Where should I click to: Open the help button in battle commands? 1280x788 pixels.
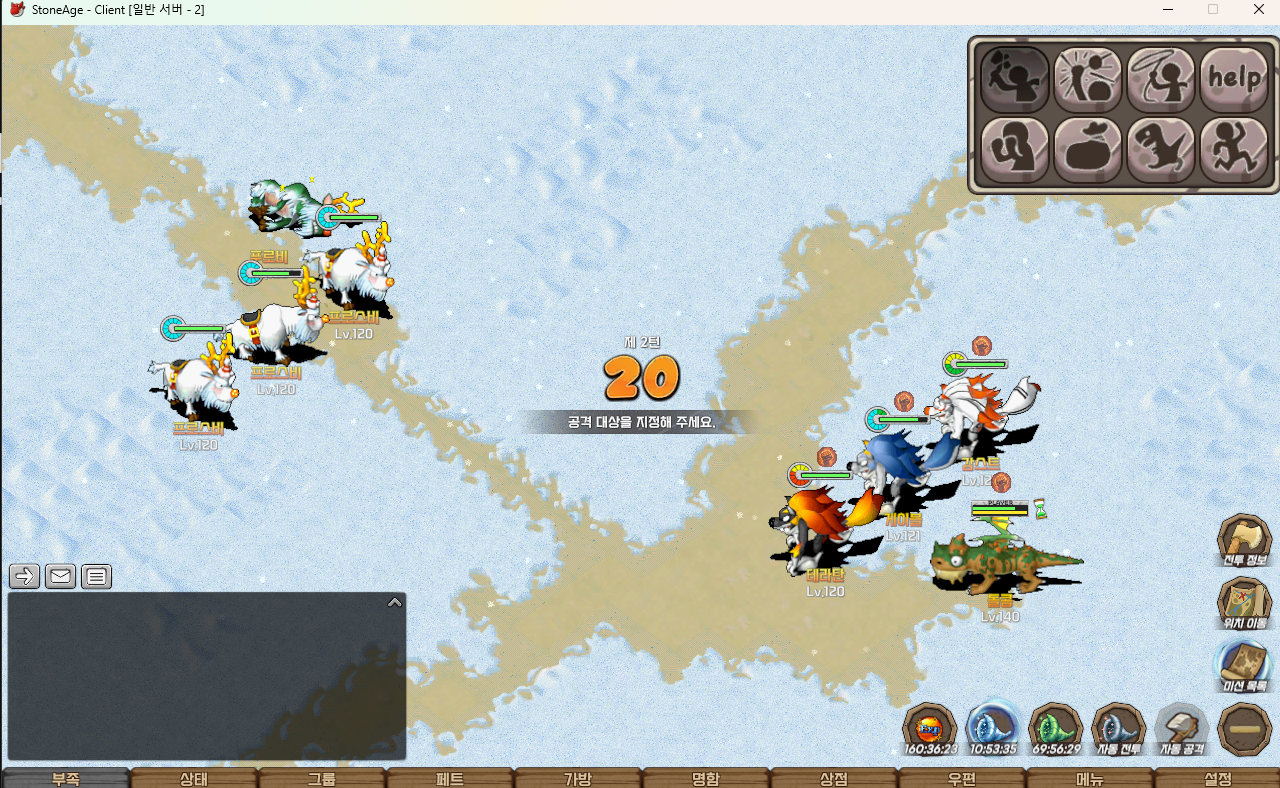point(1234,79)
